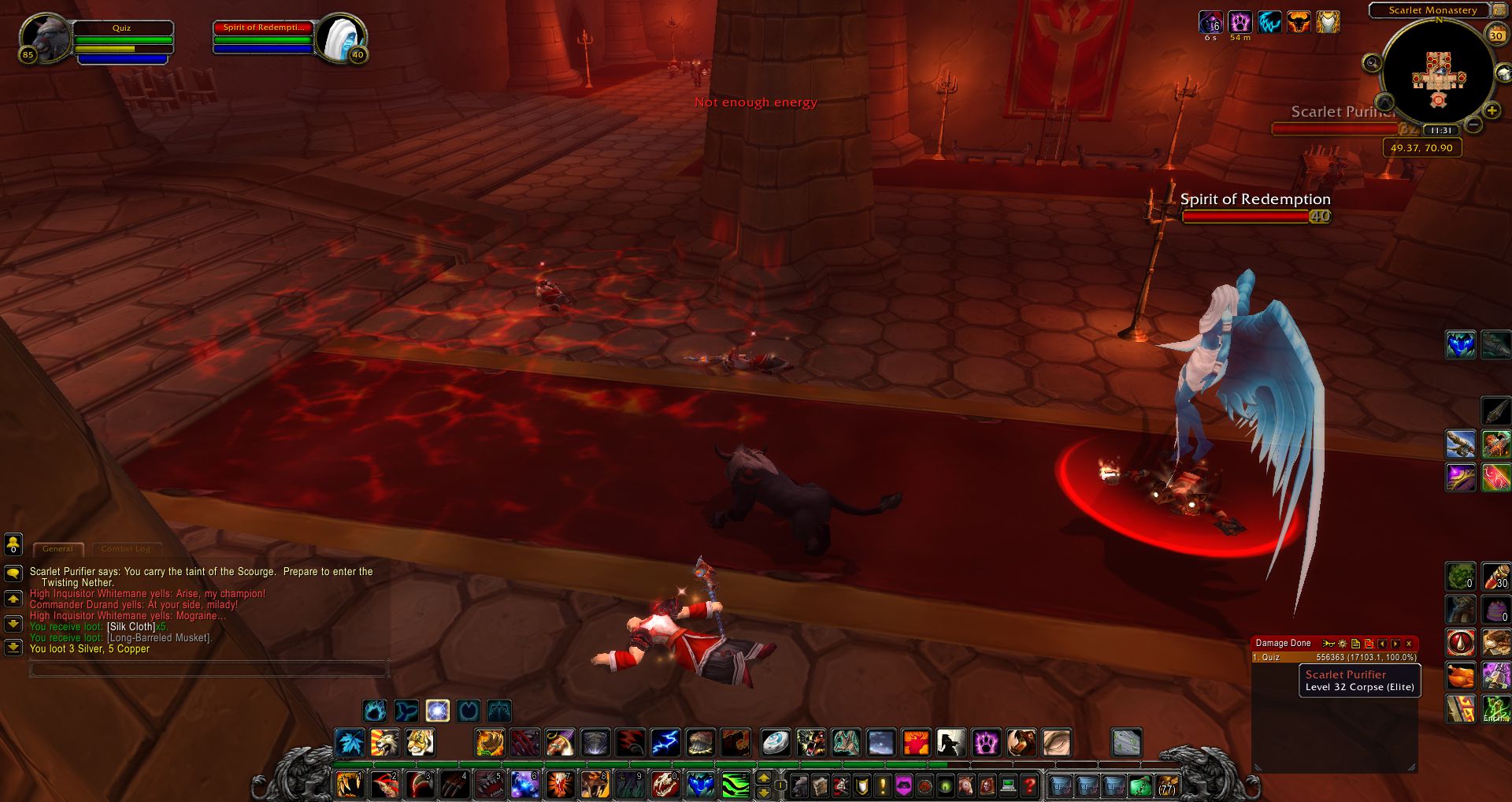Open the Damage Done meter settings gear
1512x802 pixels.
point(1343,644)
